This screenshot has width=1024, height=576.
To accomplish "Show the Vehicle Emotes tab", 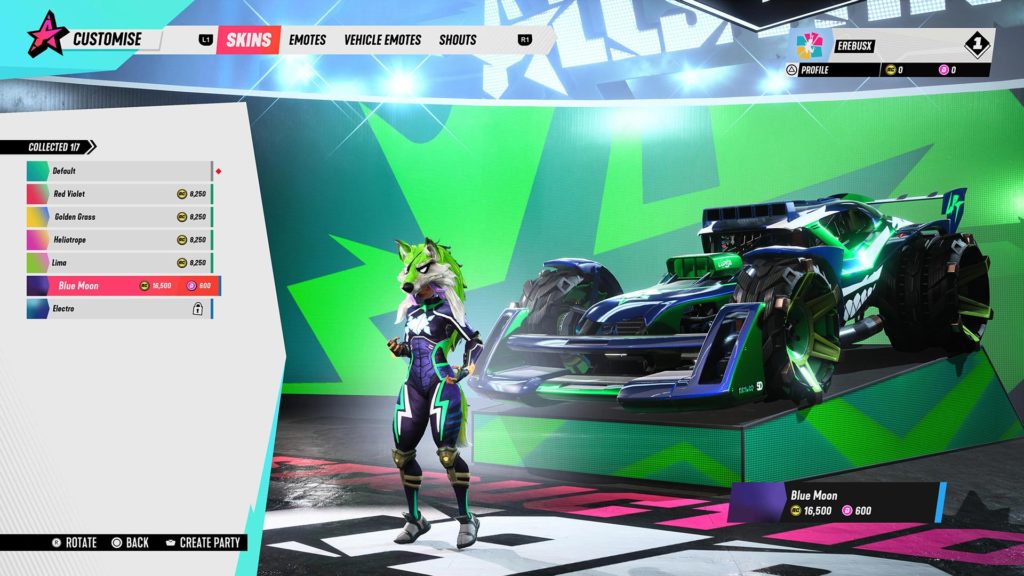I will click(385, 40).
